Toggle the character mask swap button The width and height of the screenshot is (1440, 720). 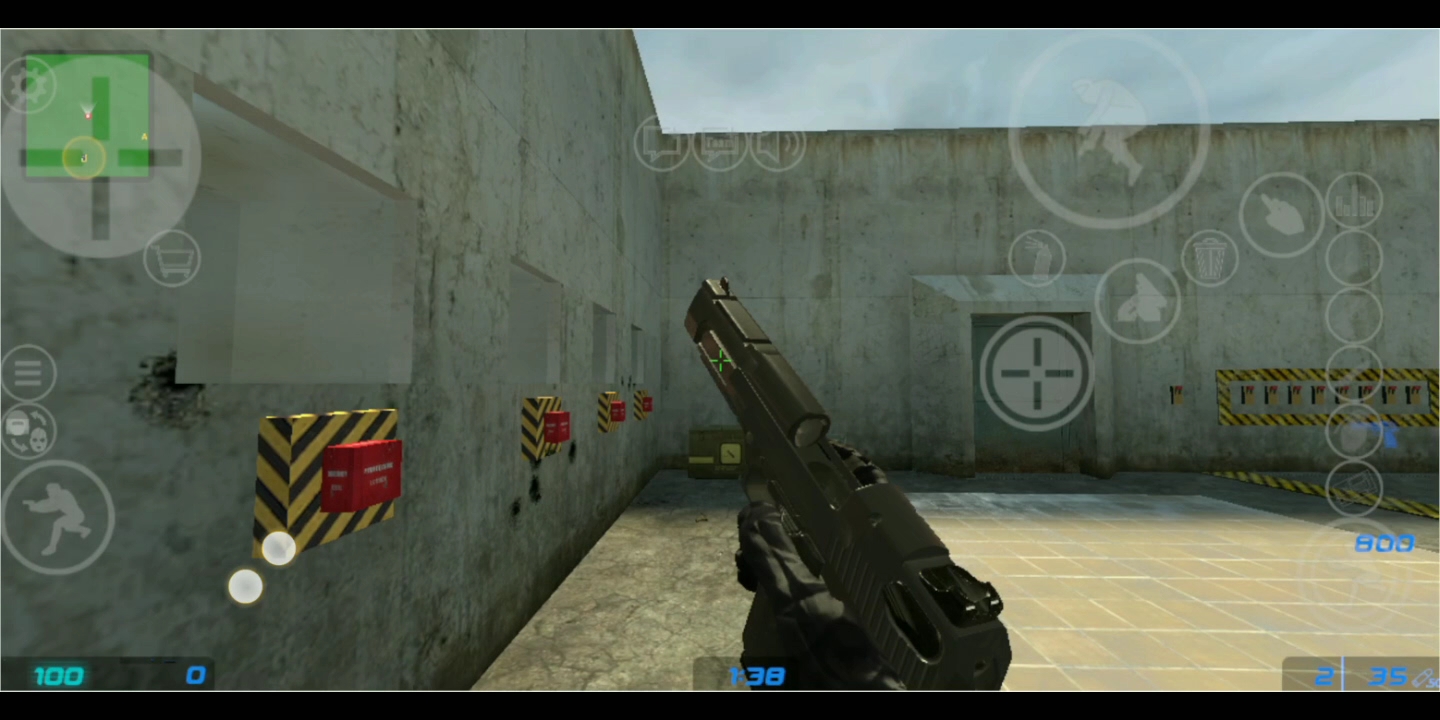[x=28, y=428]
